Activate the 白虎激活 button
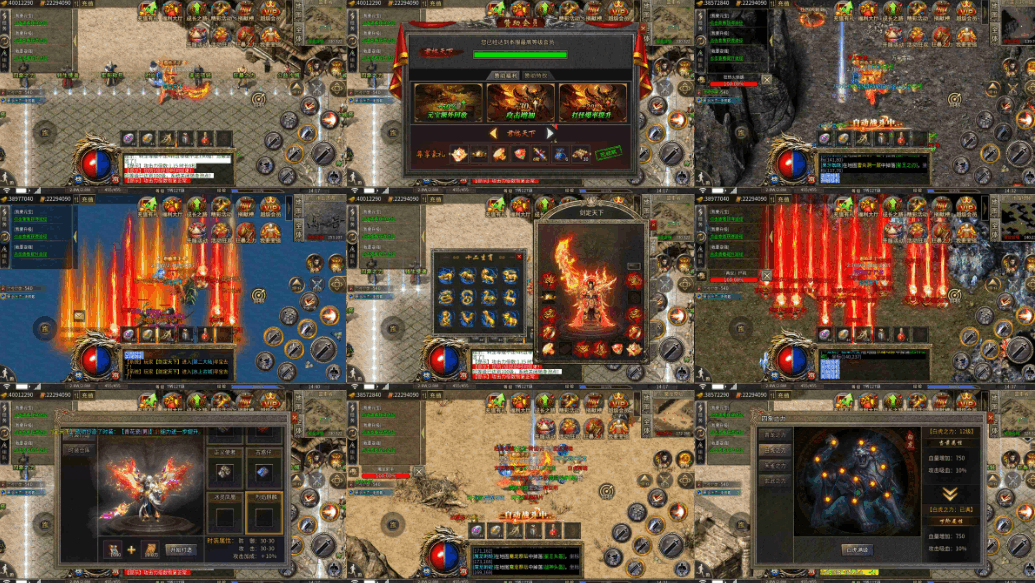1035x583 pixels. pyautogui.click(x=857, y=549)
